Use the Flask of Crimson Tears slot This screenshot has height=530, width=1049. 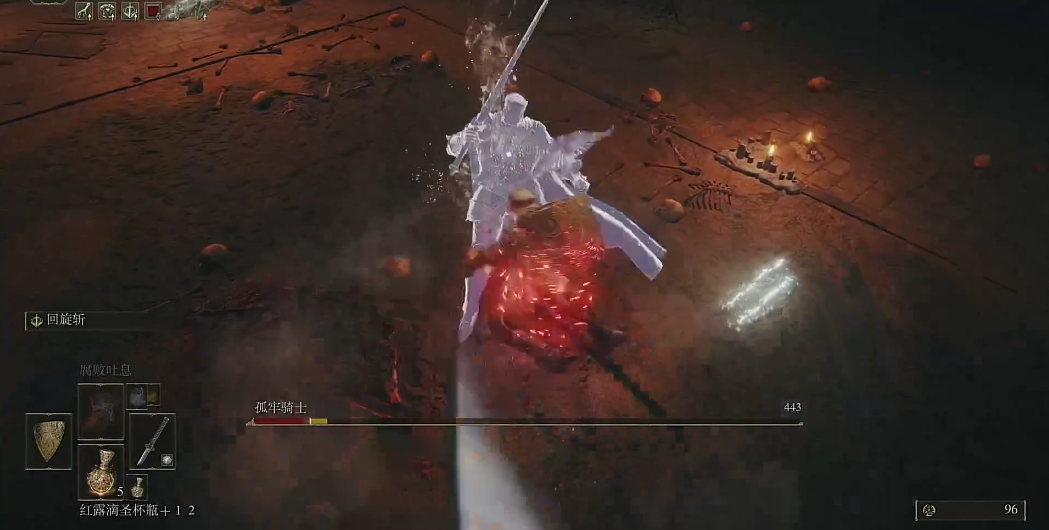[x=100, y=474]
